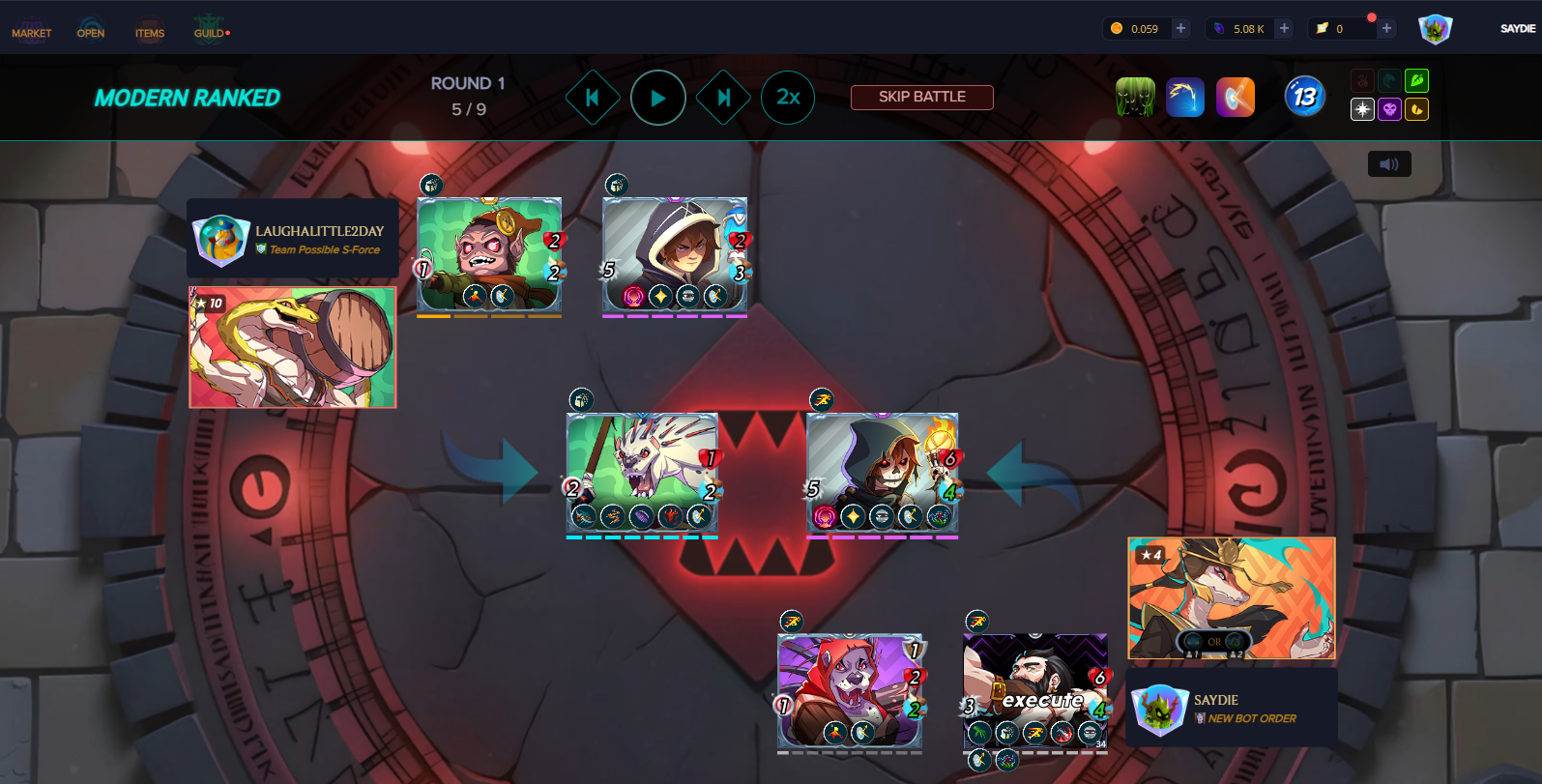View the mana cap 13 indicator

(x=1304, y=97)
